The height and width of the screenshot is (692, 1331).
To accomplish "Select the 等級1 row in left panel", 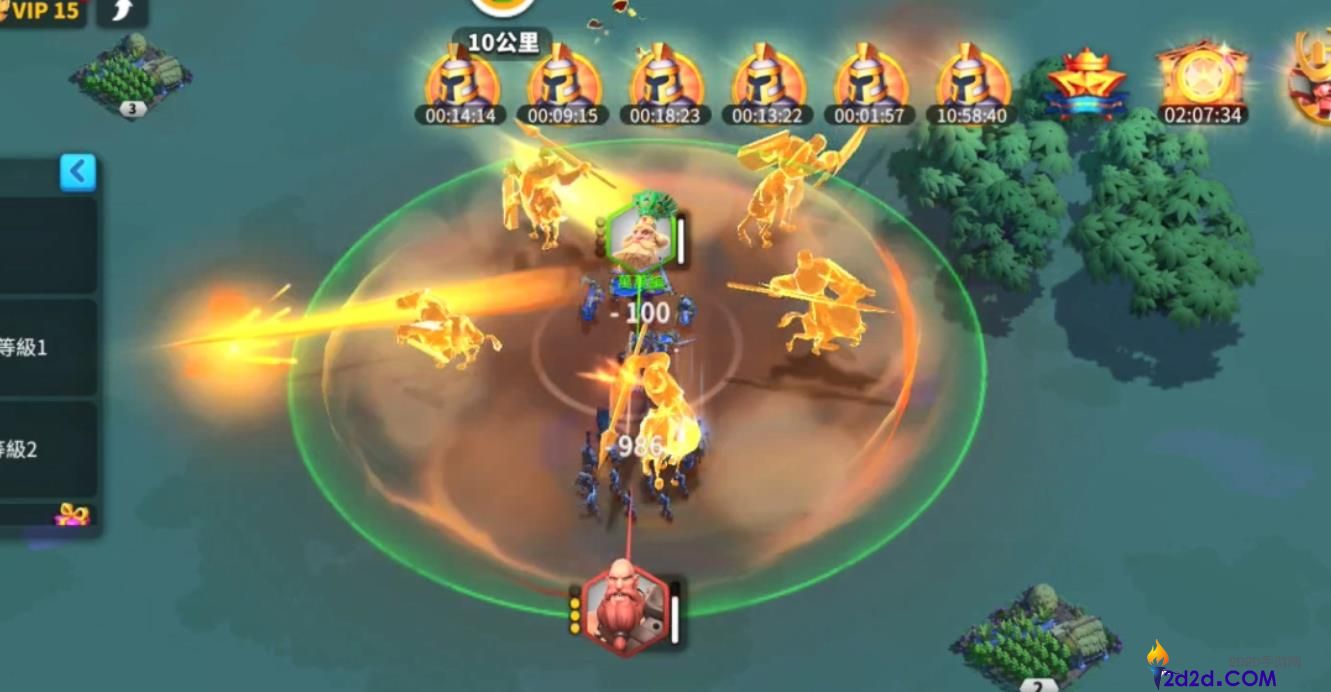I will click(x=47, y=347).
